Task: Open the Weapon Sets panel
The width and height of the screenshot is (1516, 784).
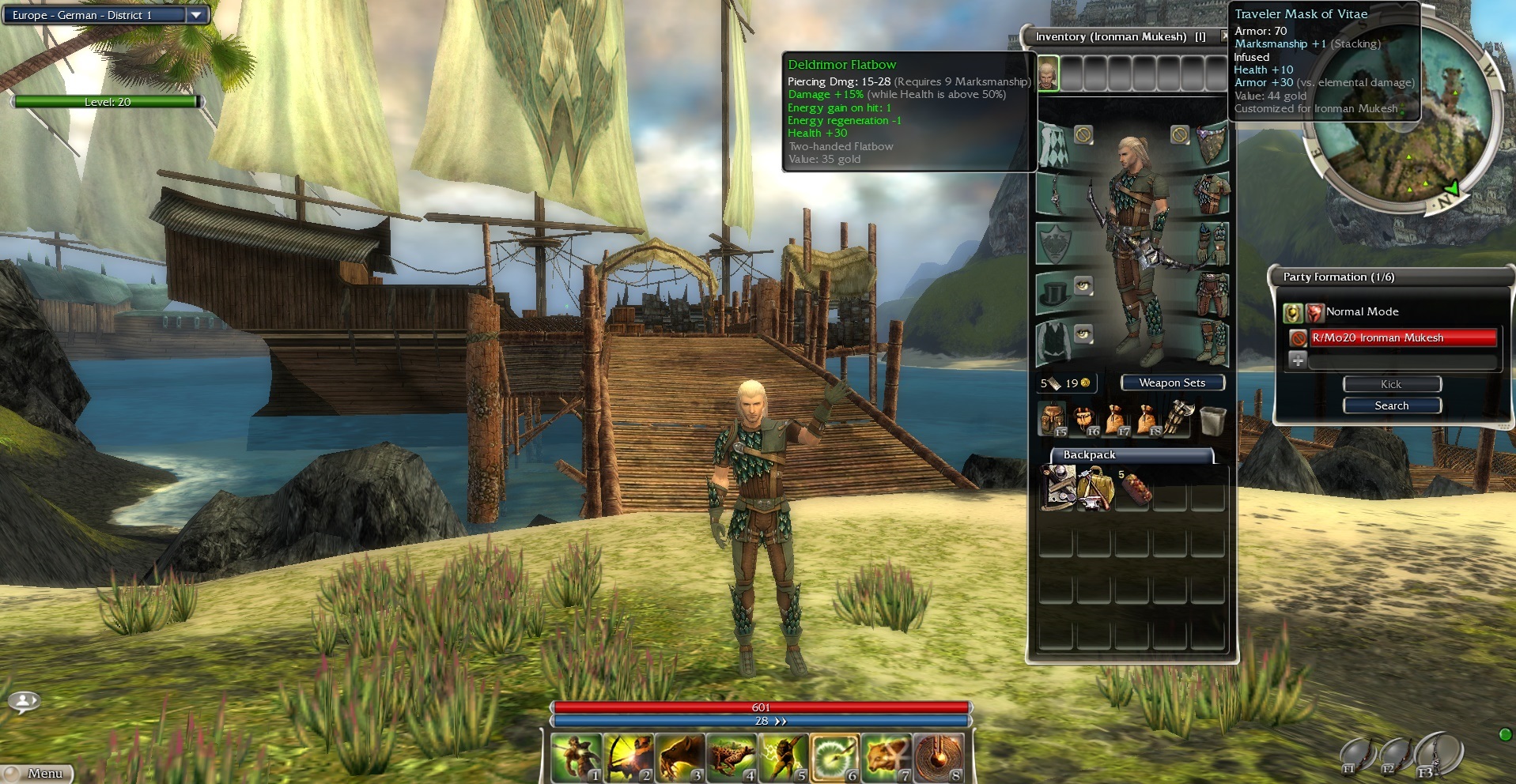Action: (x=1172, y=383)
